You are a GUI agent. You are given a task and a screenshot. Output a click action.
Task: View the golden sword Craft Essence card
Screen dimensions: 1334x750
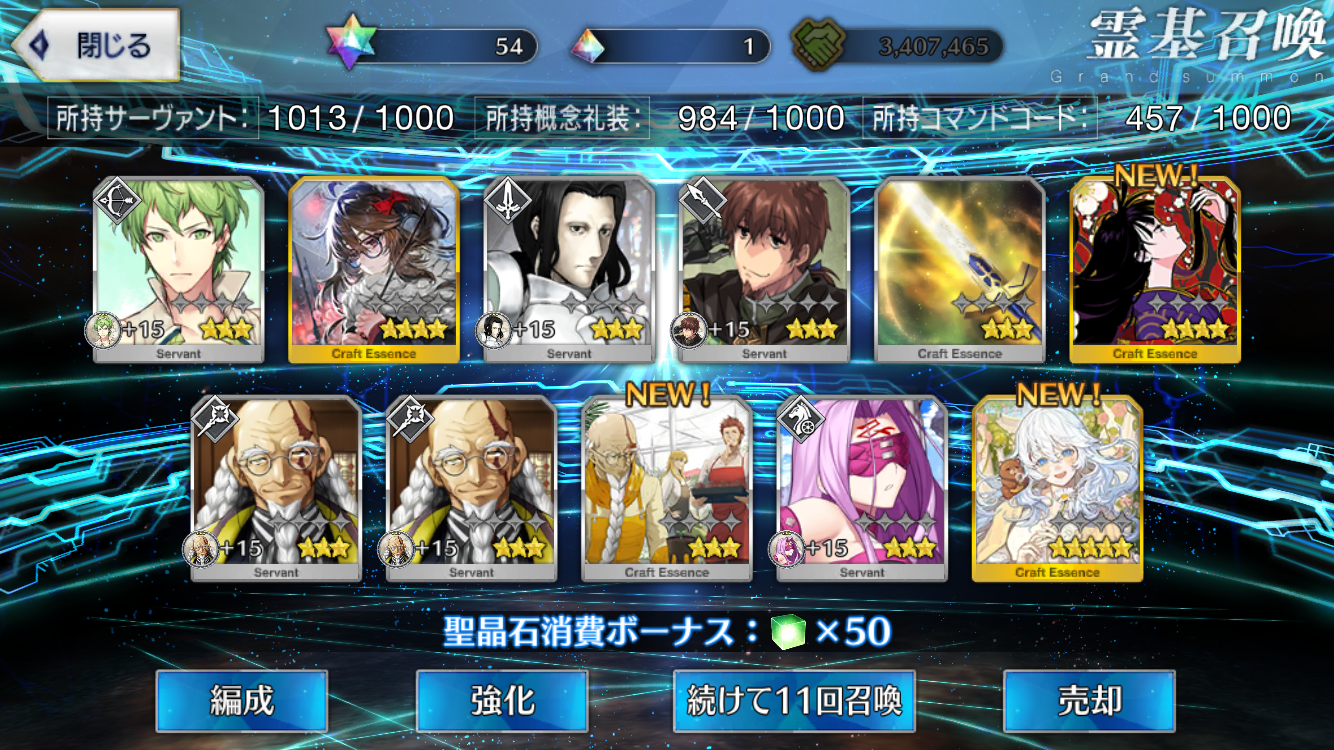tap(960, 268)
